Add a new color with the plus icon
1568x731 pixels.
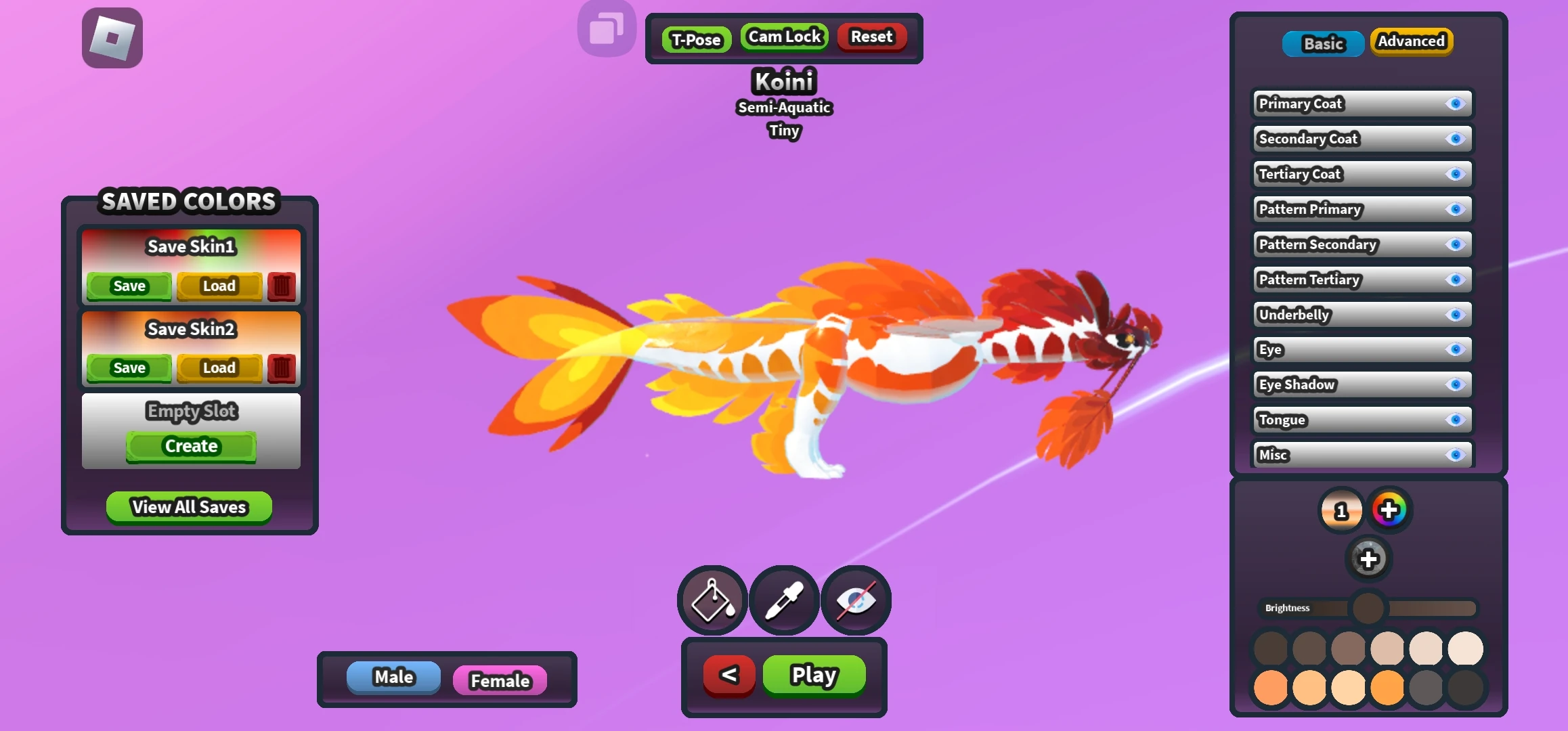[1369, 560]
